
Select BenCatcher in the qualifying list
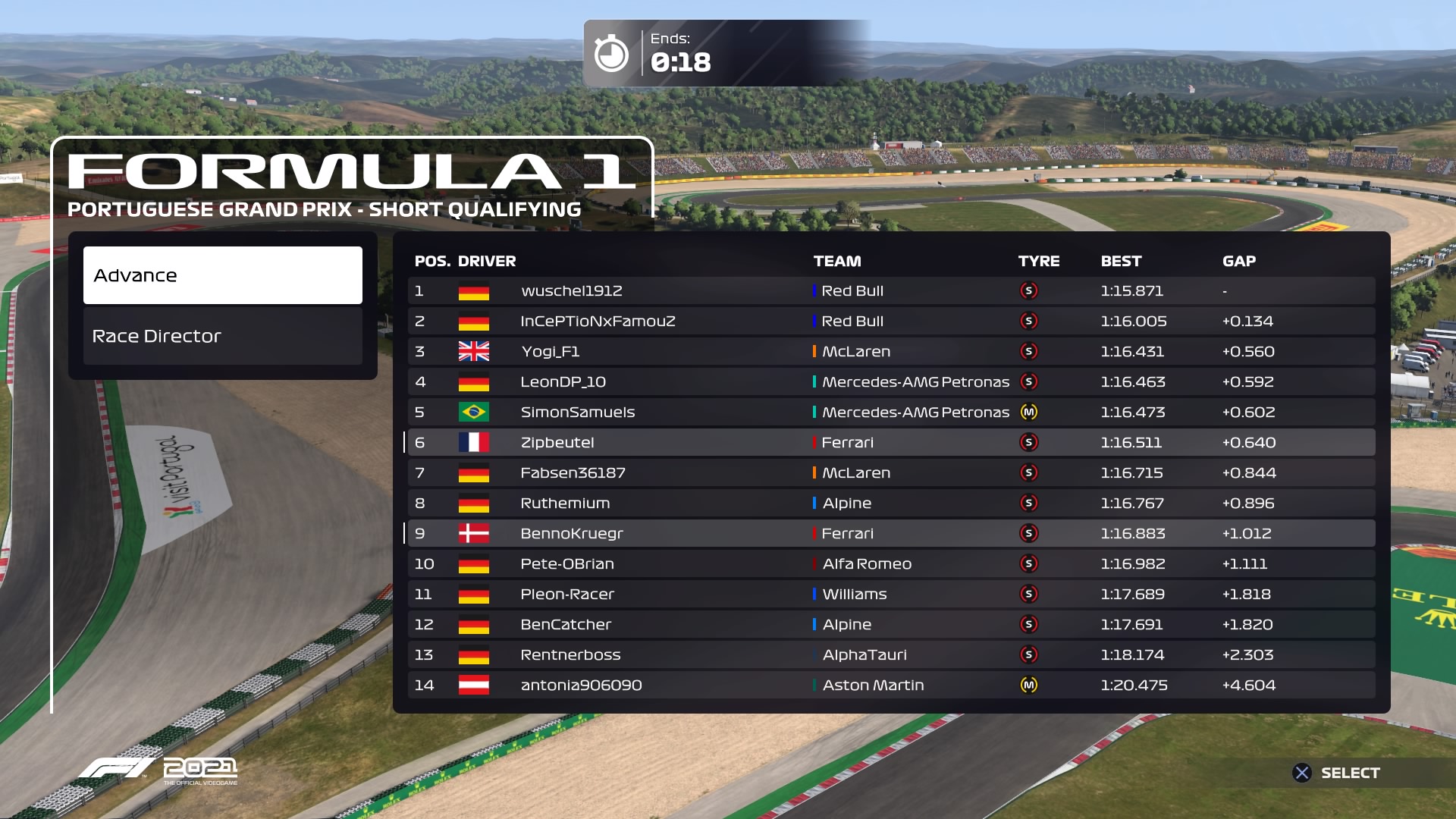[890, 625]
